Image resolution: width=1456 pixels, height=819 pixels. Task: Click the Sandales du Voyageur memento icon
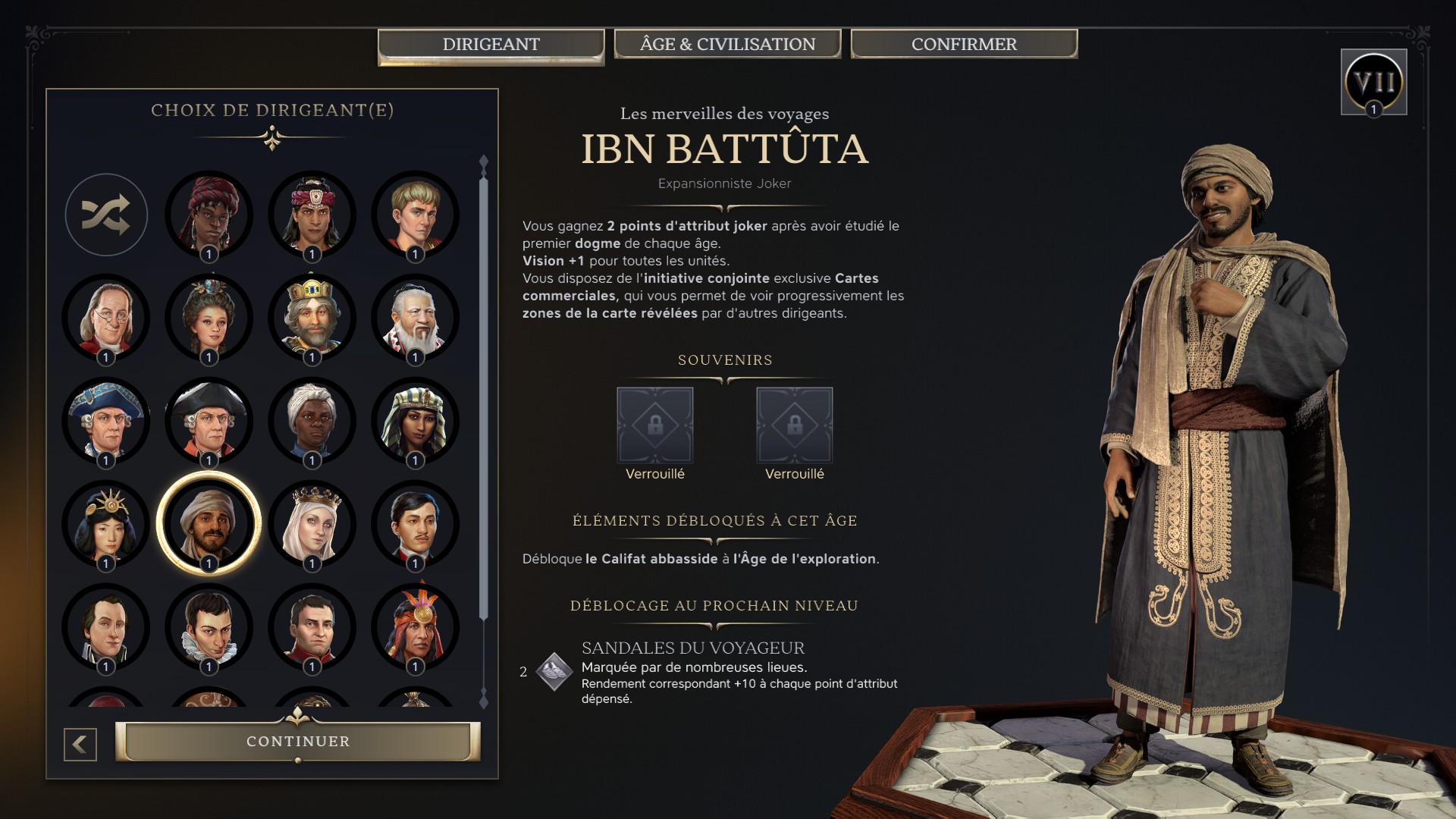pyautogui.click(x=556, y=673)
